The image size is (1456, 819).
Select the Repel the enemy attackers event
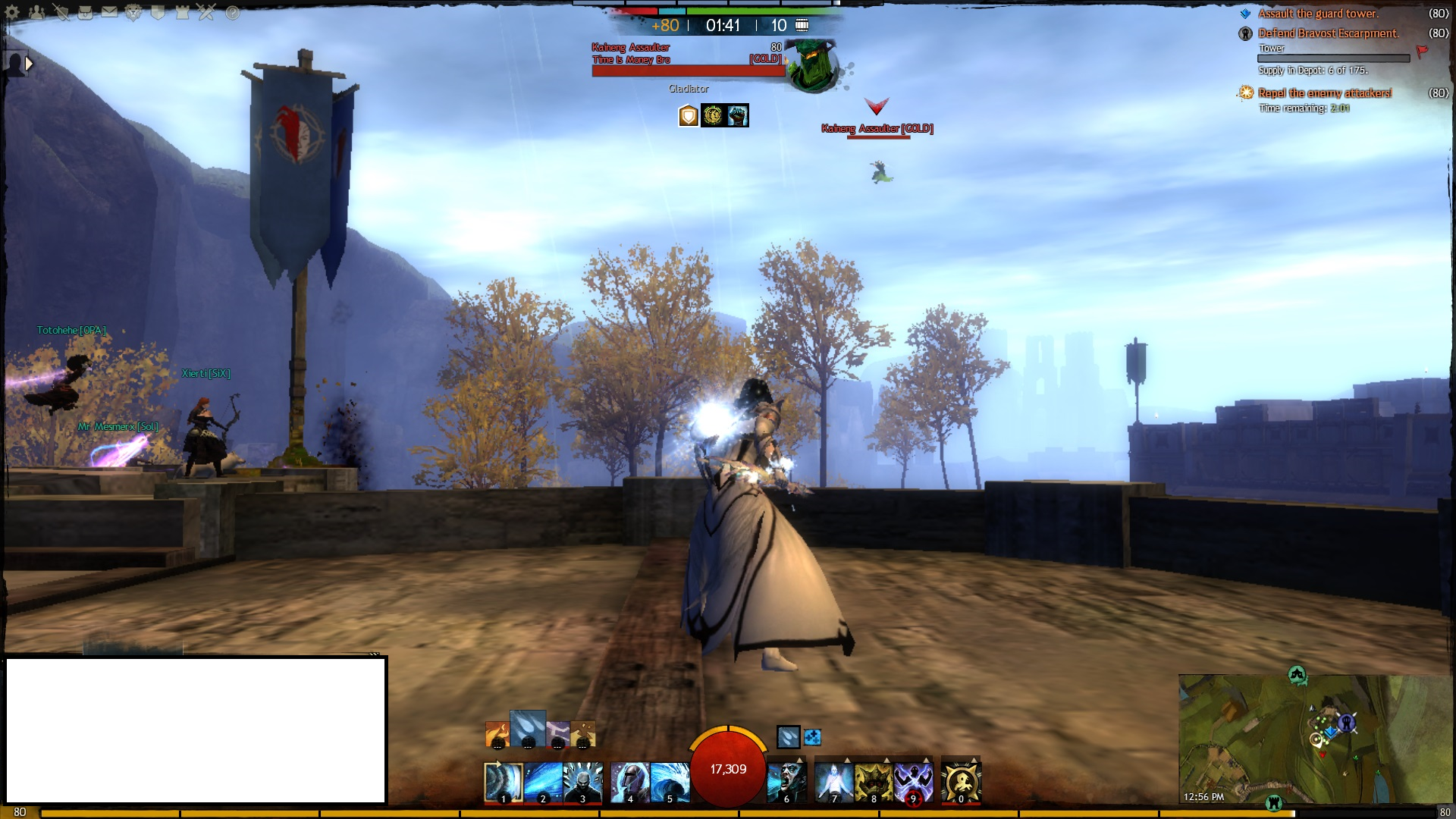pyautogui.click(x=1324, y=93)
